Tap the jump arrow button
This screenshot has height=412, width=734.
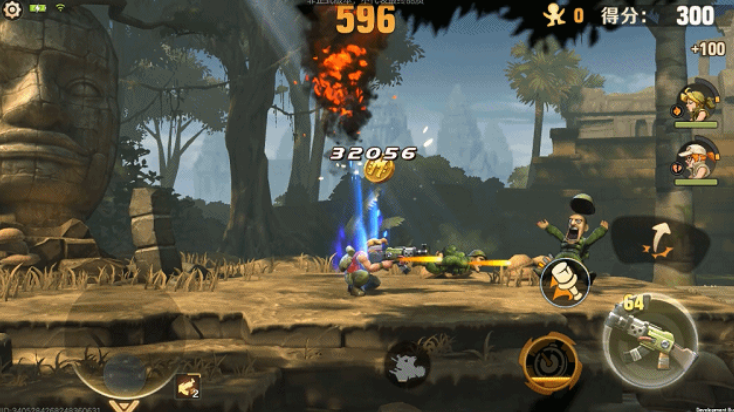(655, 241)
